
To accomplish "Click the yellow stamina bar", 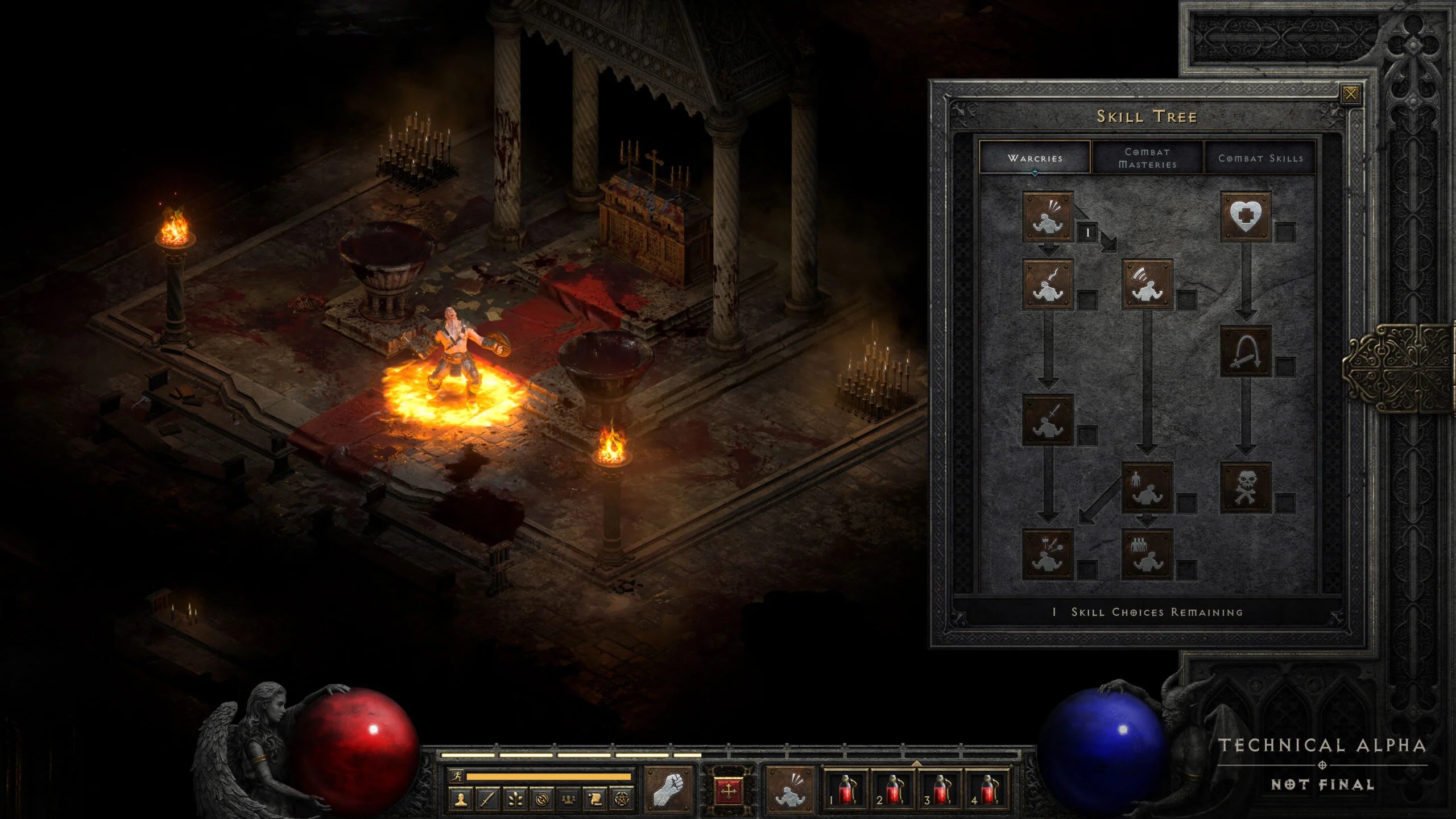I will pos(549,777).
